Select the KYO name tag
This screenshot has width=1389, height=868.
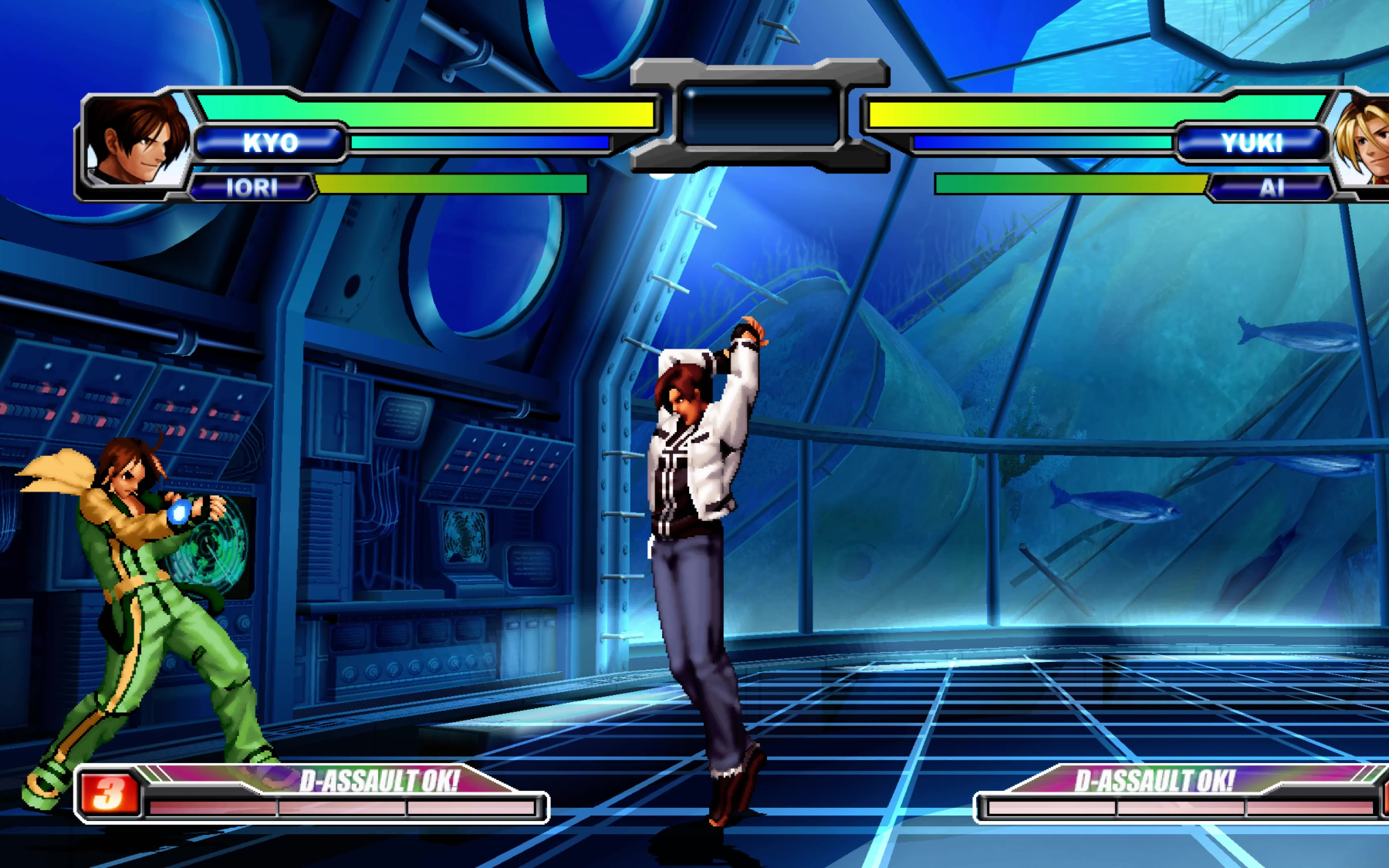[270, 143]
